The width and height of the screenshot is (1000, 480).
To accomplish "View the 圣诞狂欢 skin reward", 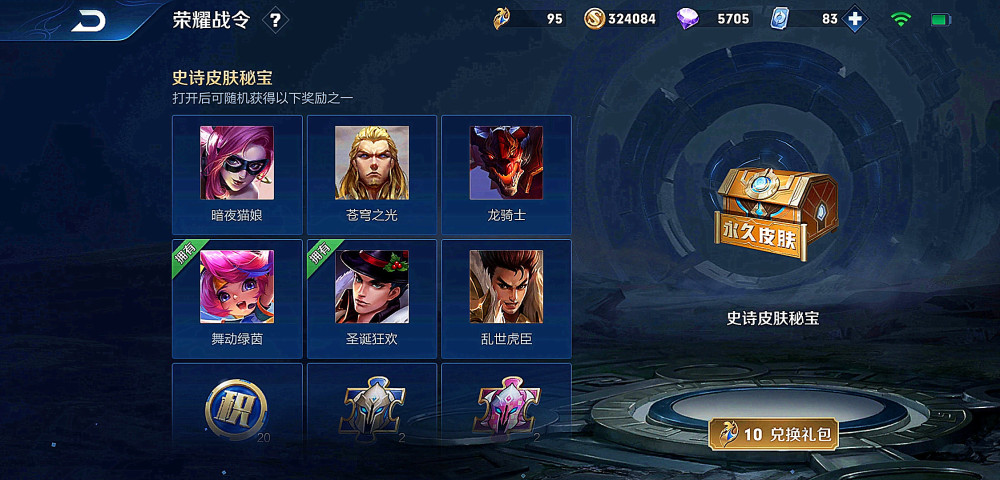I will (371, 298).
